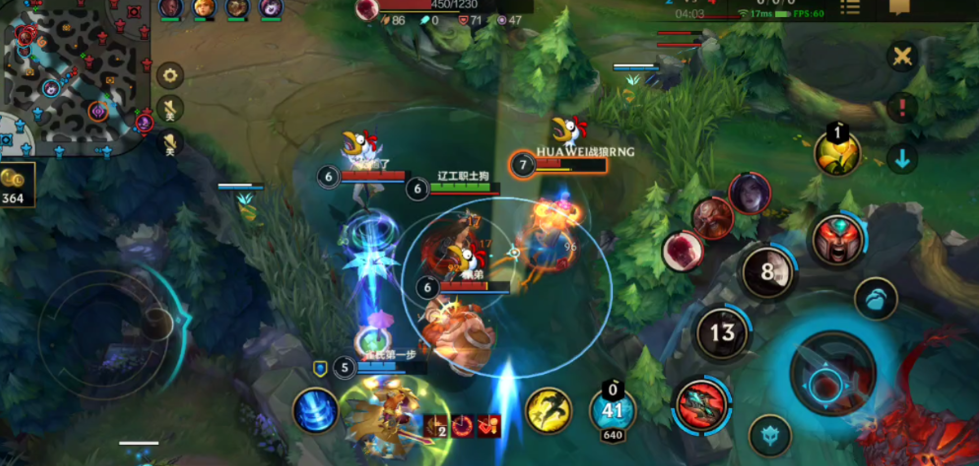Select the blonde teammate's portrait
The width and height of the screenshot is (979, 466).
tap(203, 9)
